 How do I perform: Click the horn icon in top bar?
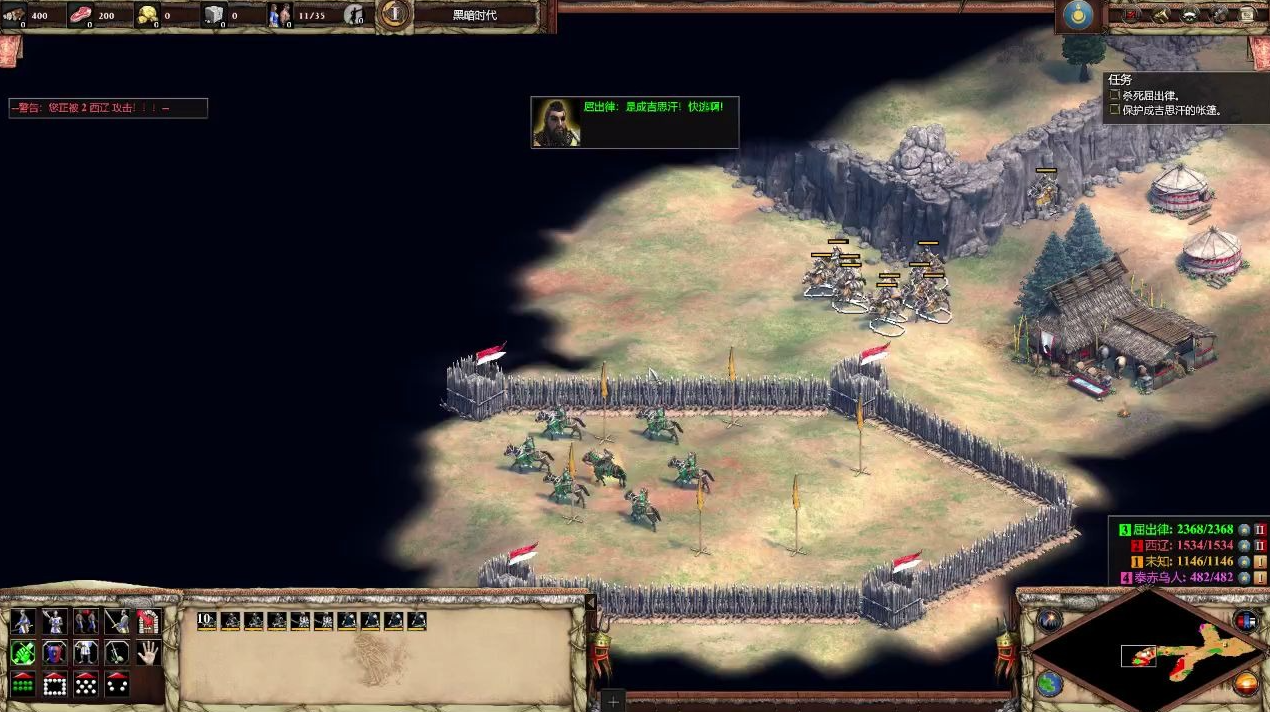pos(1161,15)
